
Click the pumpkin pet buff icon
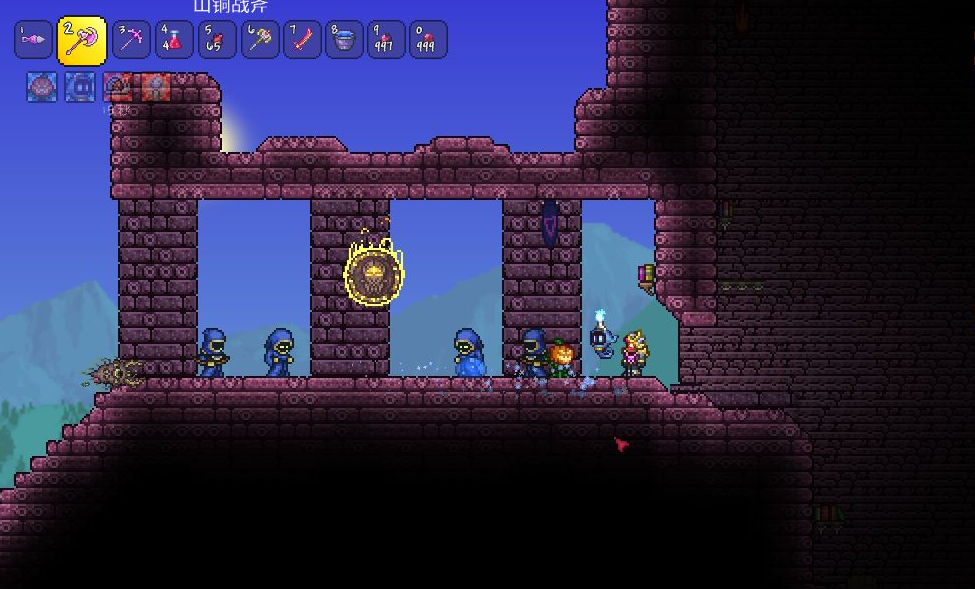(42, 87)
